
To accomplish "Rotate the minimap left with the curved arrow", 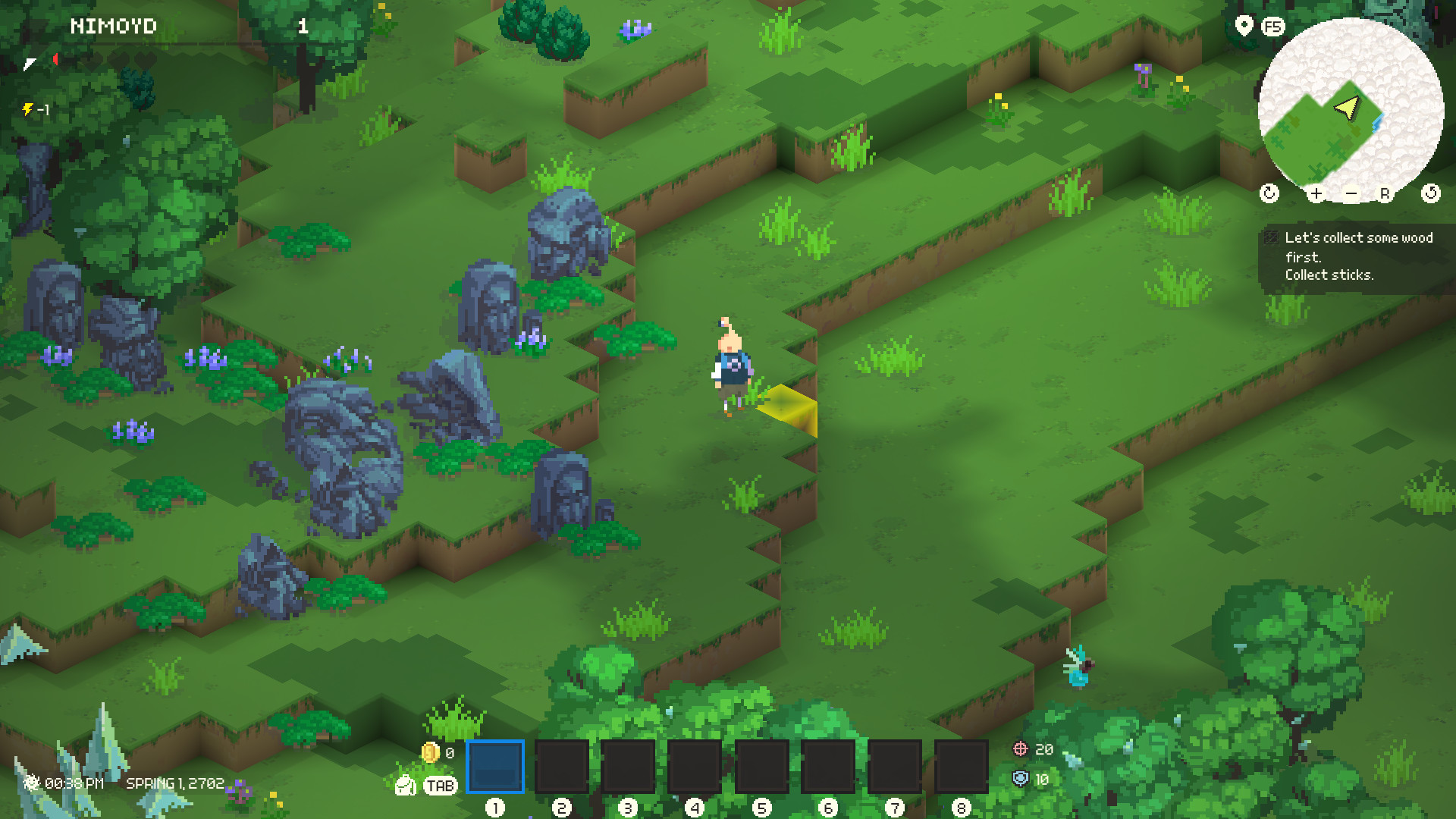I will coord(1269,193).
